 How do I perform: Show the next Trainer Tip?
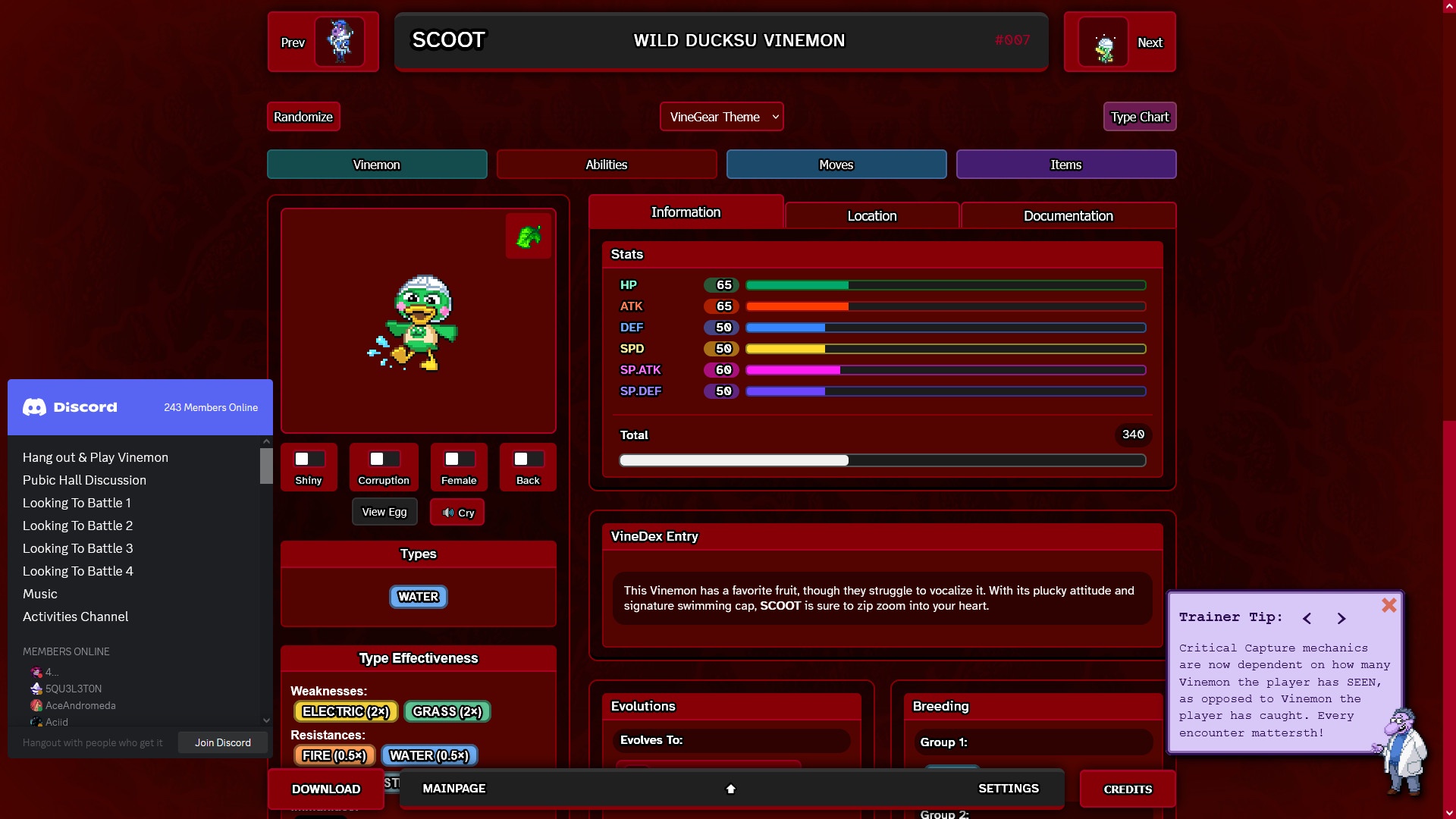pyautogui.click(x=1341, y=619)
